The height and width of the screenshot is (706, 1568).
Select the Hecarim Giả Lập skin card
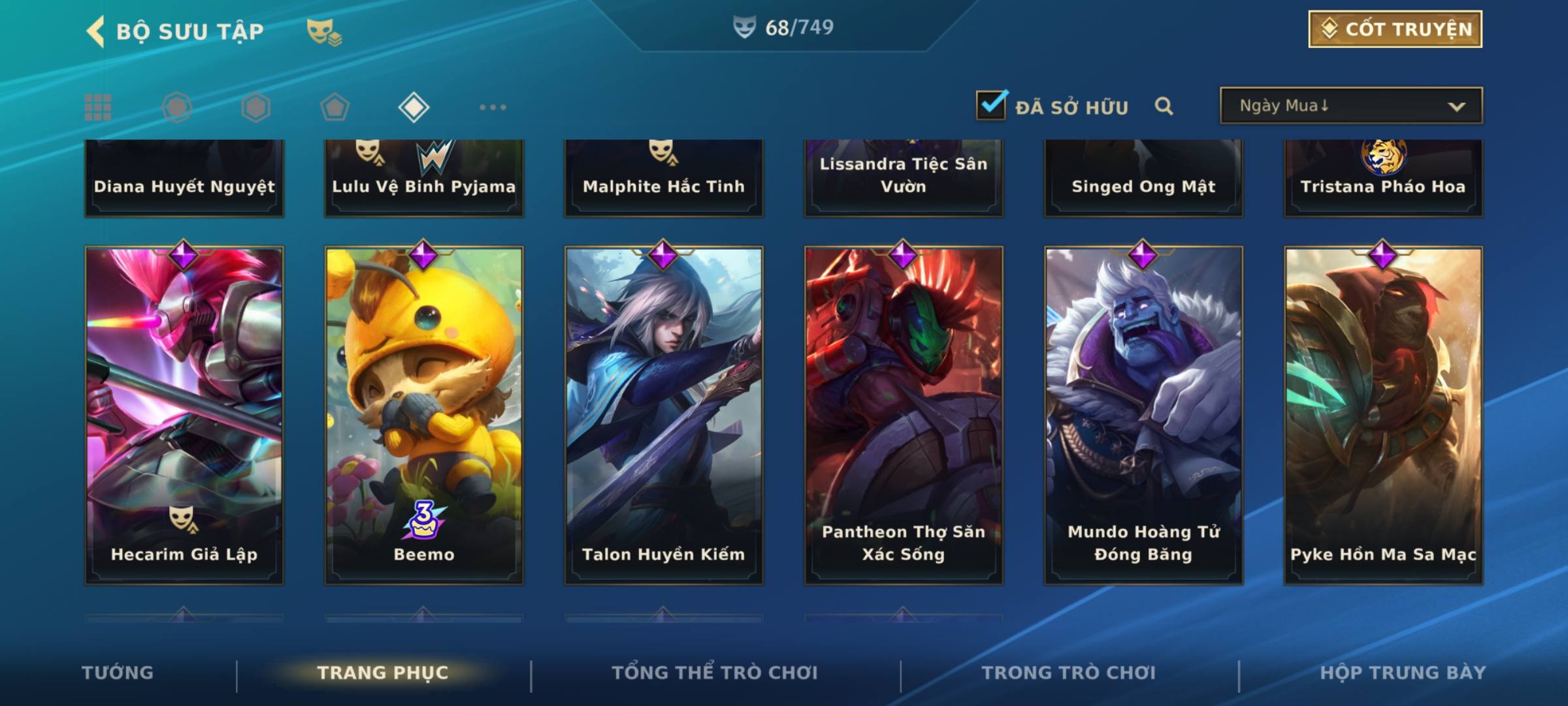[x=184, y=414]
